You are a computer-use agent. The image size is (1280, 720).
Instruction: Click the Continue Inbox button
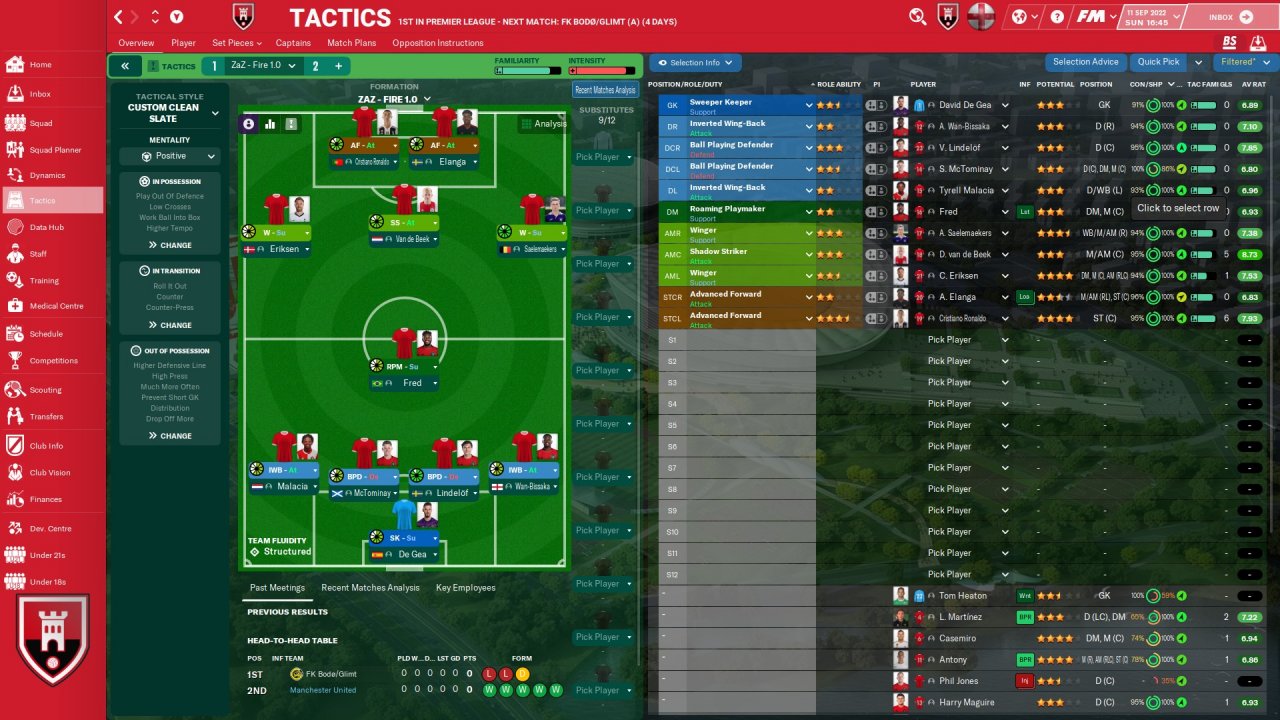tap(1229, 17)
